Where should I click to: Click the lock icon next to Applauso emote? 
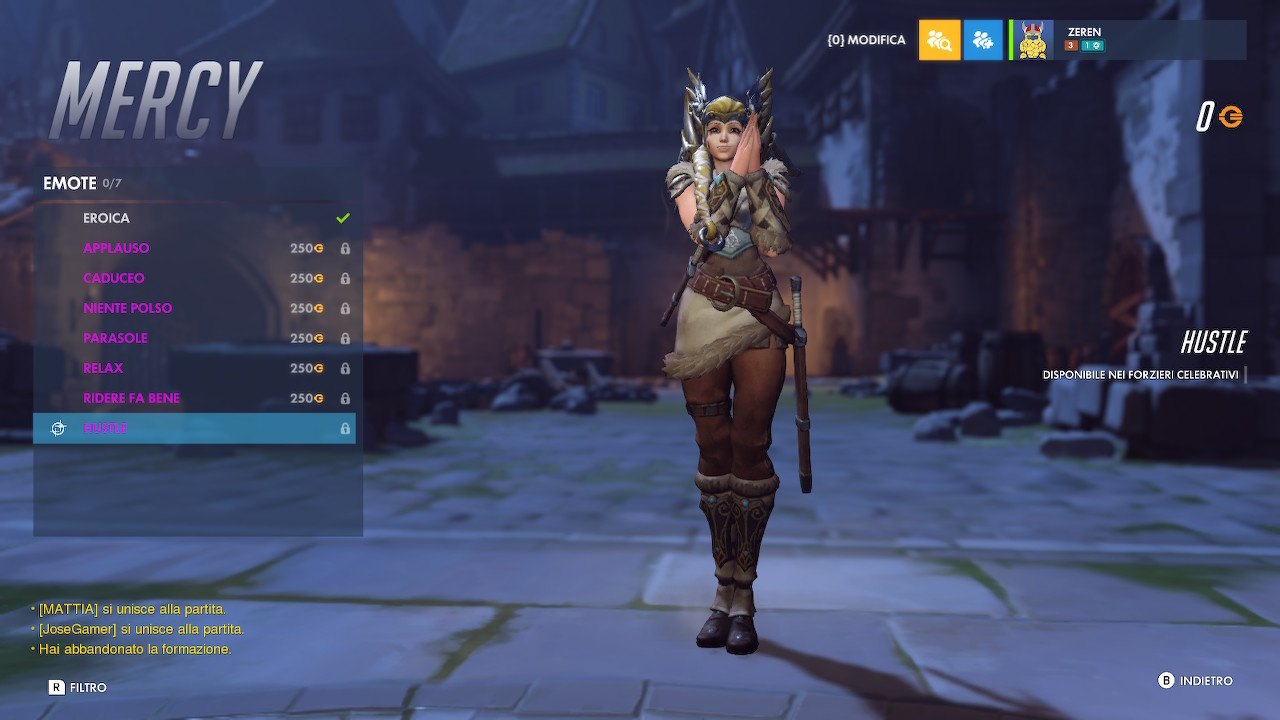345,248
